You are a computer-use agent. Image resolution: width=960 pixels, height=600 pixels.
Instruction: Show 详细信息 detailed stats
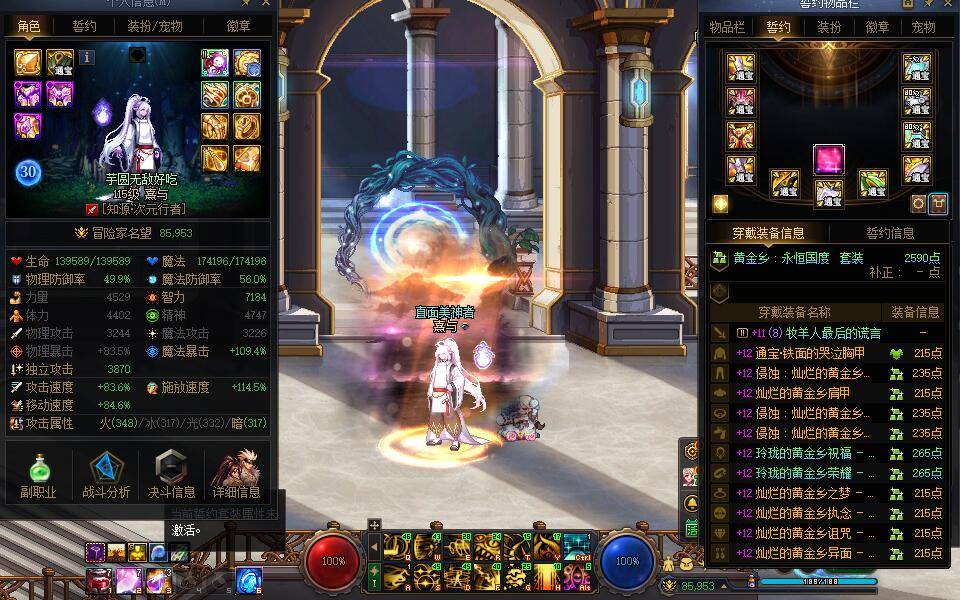point(236,475)
